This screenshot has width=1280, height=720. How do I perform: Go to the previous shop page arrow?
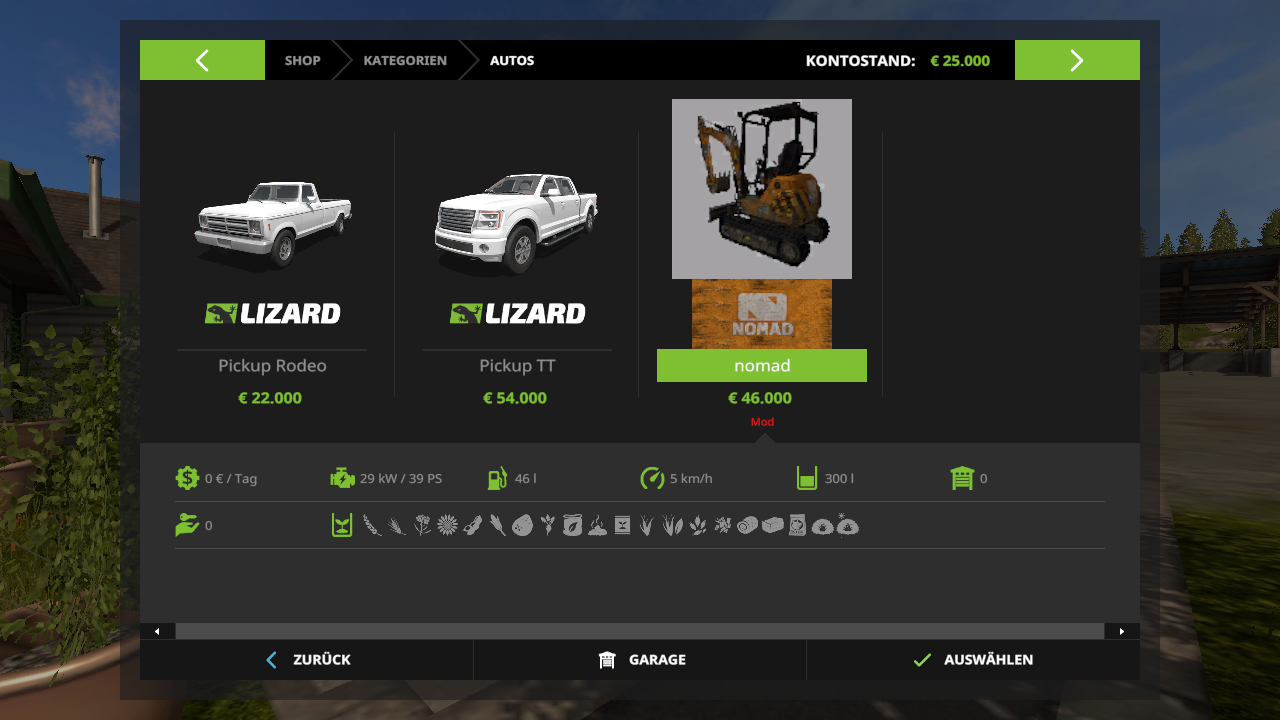click(x=202, y=60)
